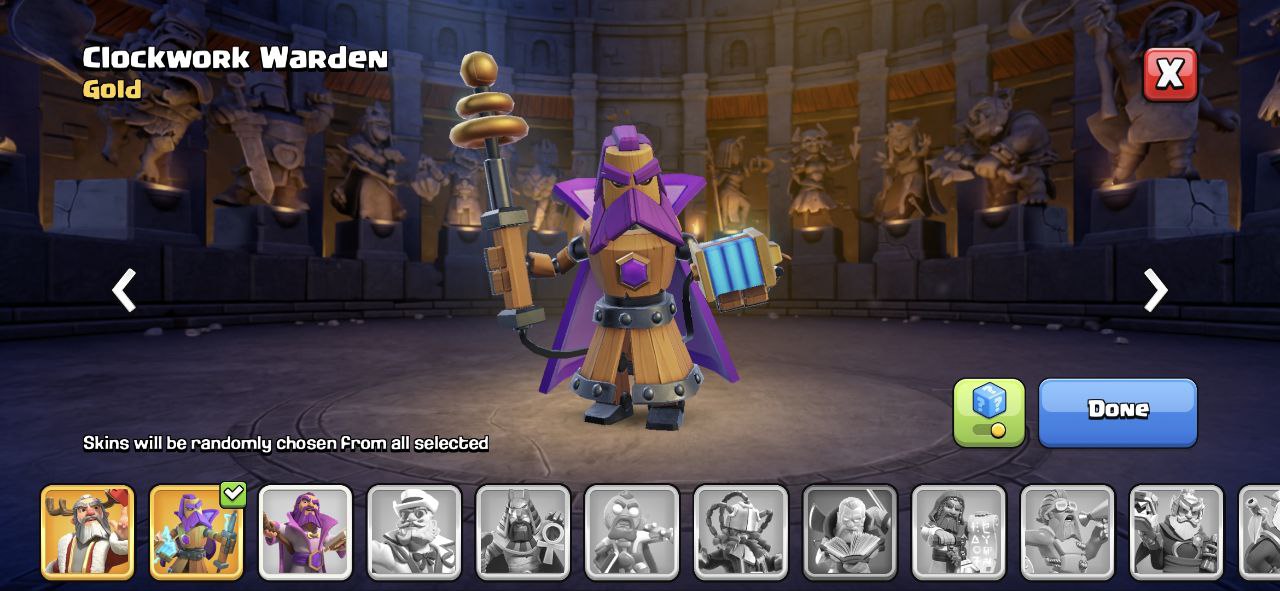Select the checked Clockwork Warden skin thumbnail

(196, 532)
